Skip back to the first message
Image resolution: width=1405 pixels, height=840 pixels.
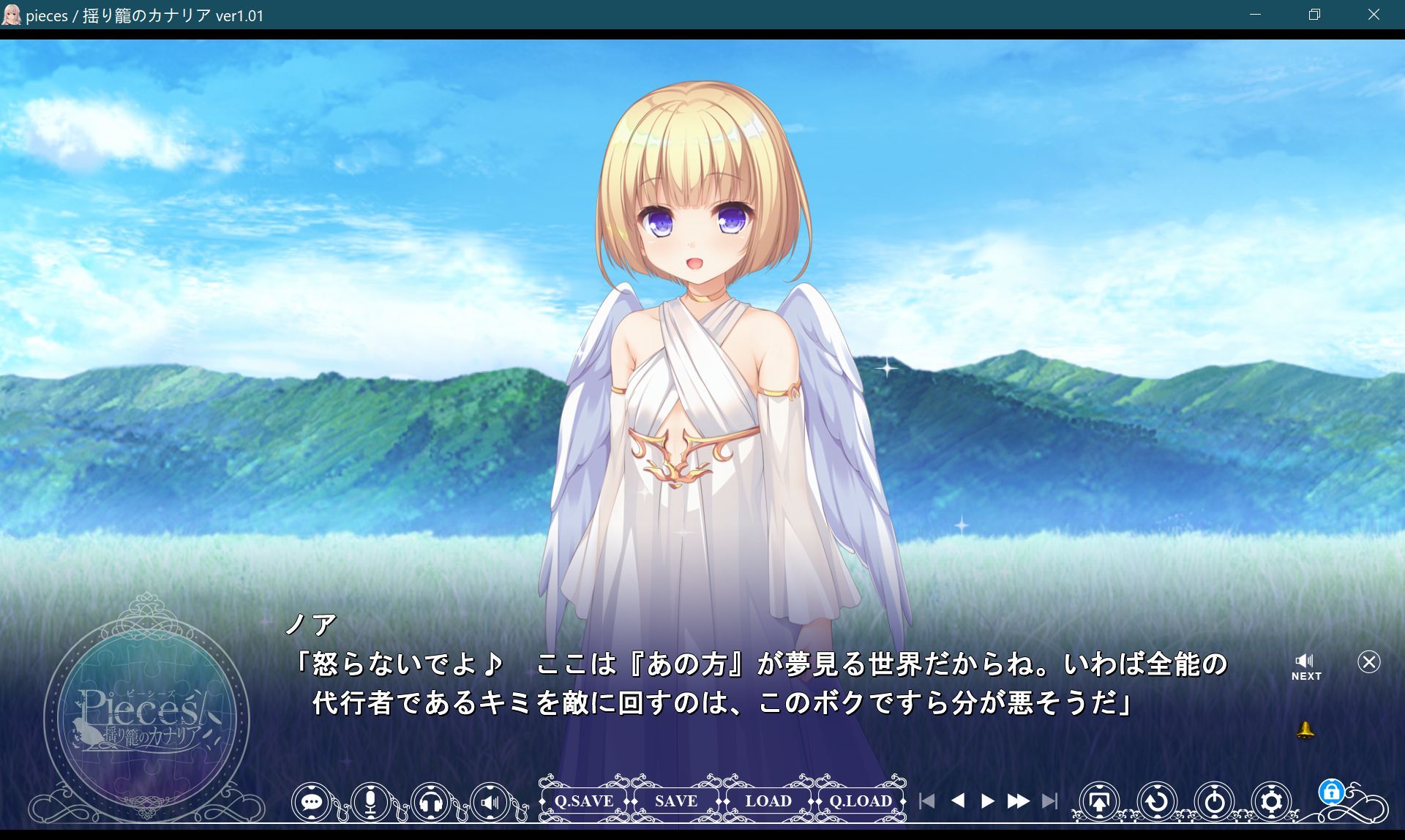(x=927, y=800)
